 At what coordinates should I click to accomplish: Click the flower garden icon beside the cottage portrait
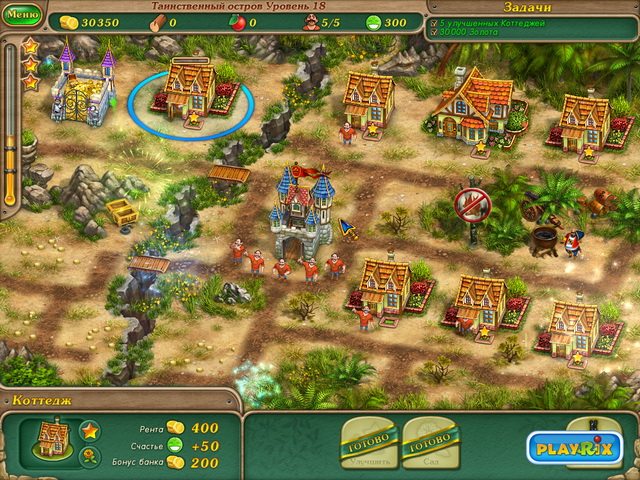point(89,457)
